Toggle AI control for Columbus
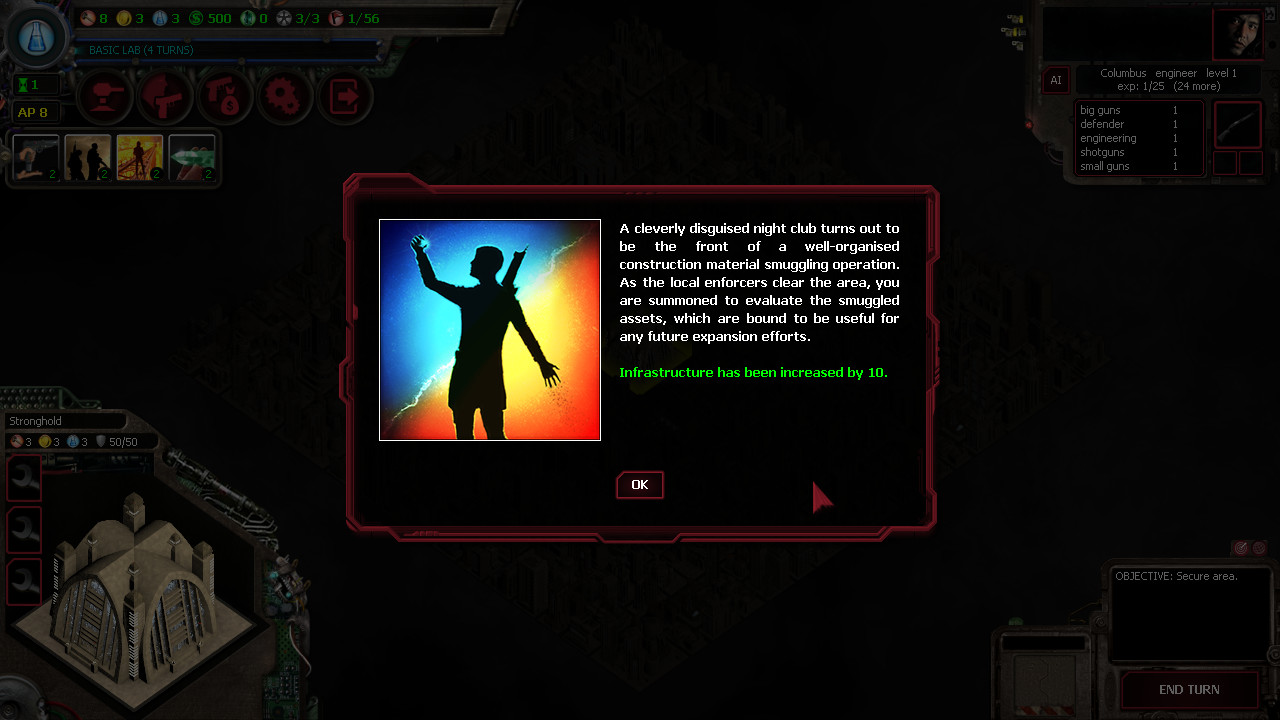The height and width of the screenshot is (720, 1280). (1056, 80)
